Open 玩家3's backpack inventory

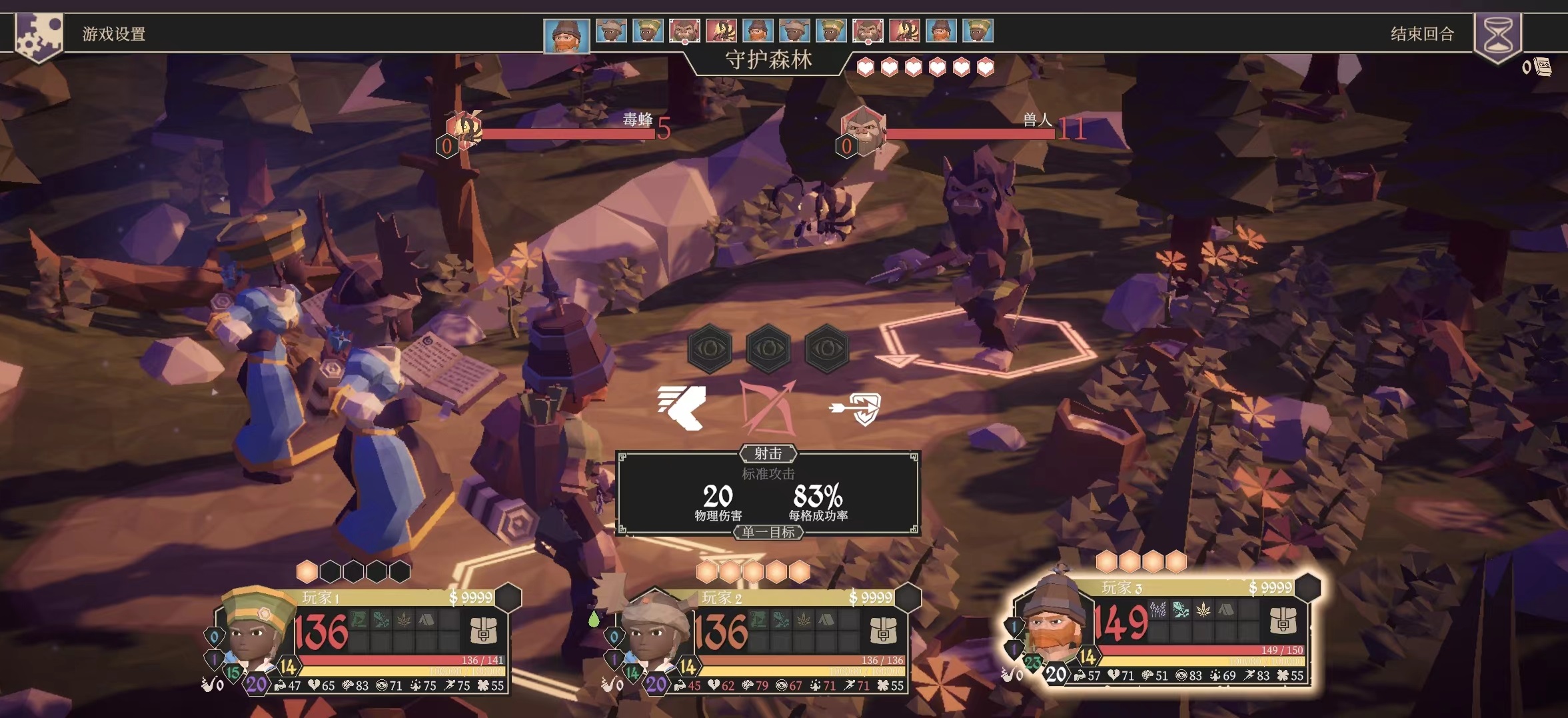click(x=1283, y=621)
